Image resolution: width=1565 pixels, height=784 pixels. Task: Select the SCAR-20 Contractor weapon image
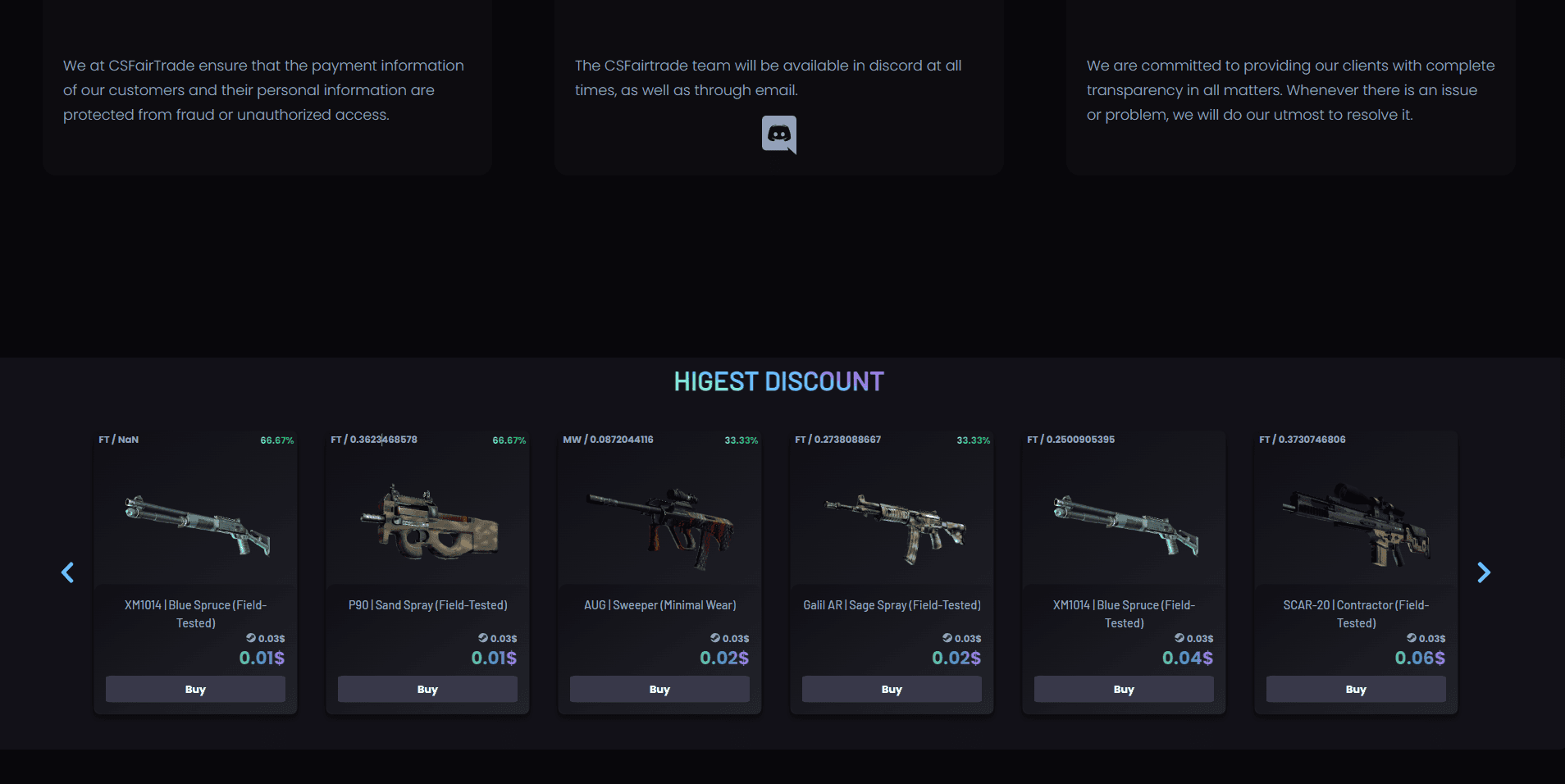(x=1357, y=525)
